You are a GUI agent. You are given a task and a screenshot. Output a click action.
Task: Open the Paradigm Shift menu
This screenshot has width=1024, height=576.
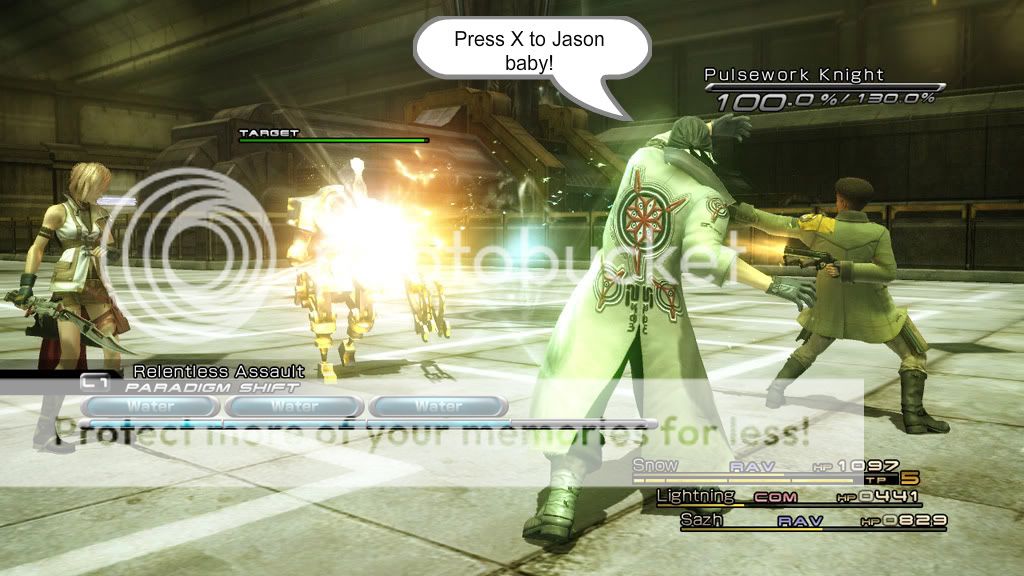coord(210,386)
